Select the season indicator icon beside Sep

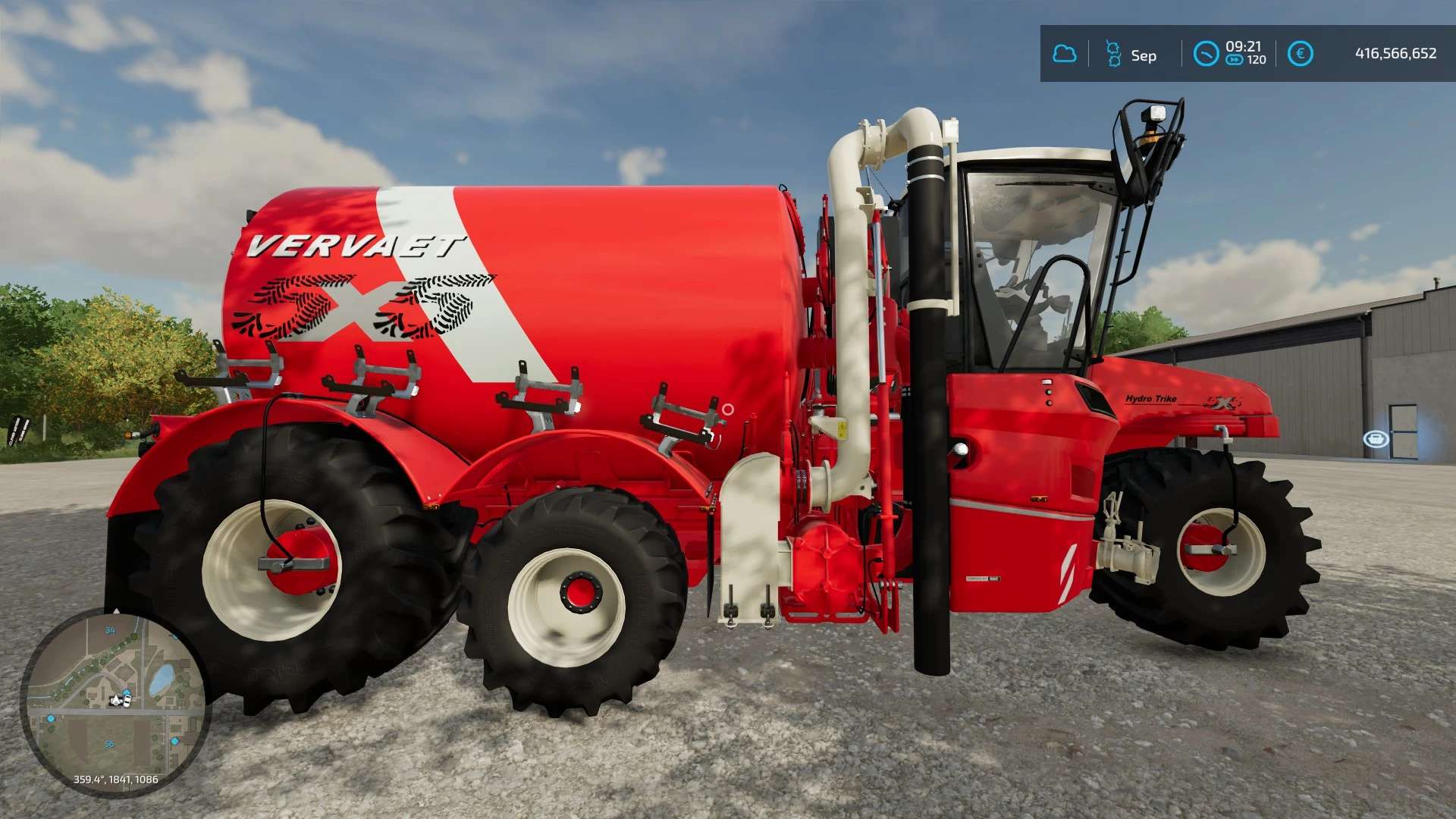tap(1113, 54)
